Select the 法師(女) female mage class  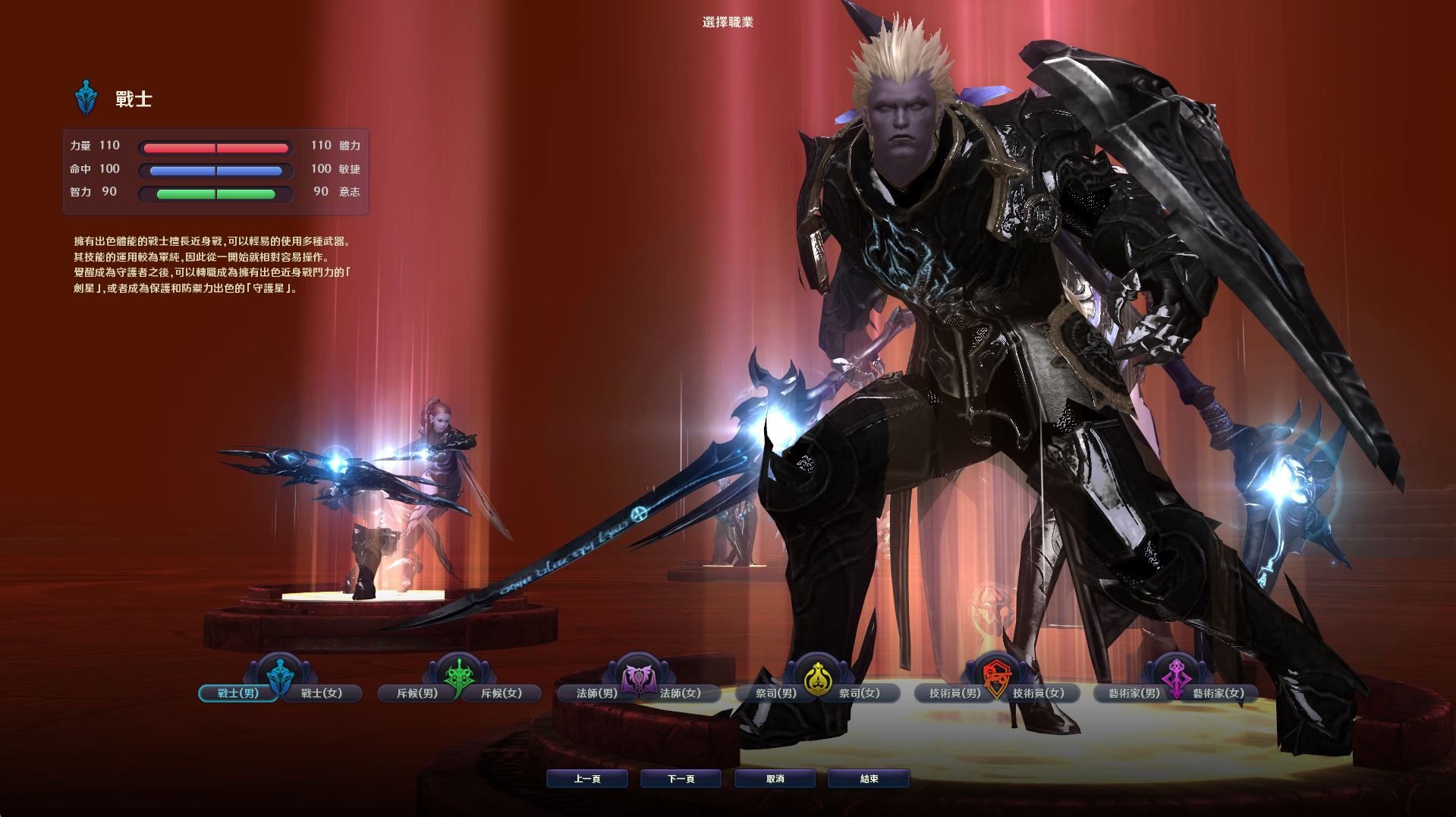tap(681, 693)
